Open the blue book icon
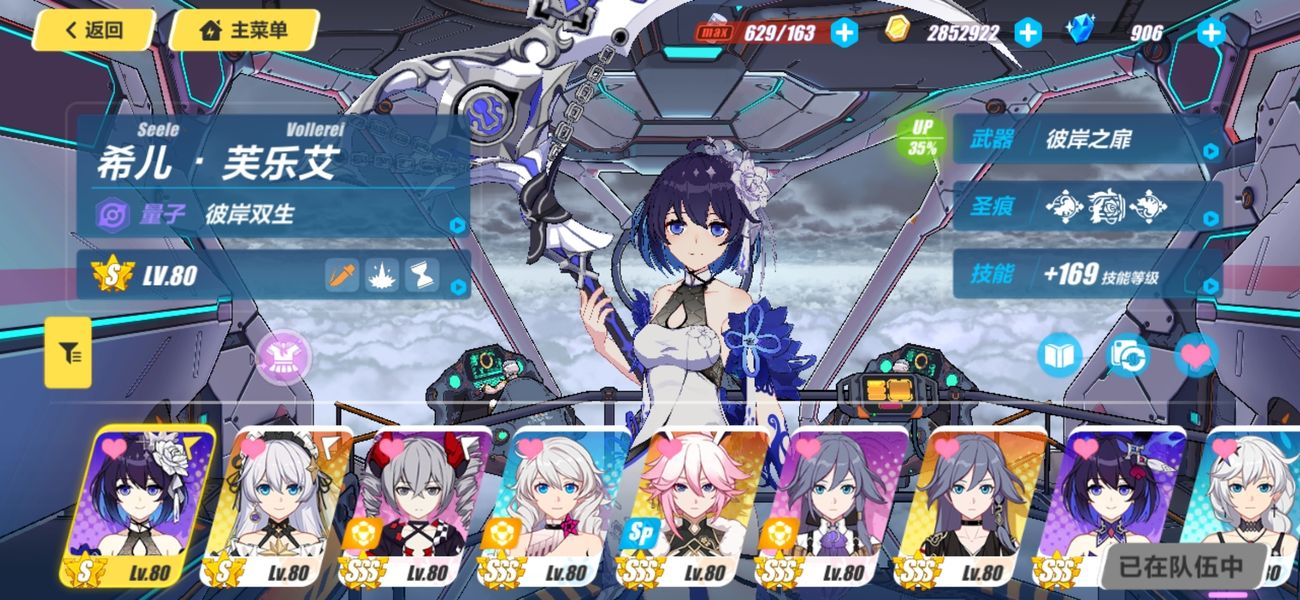 click(x=1060, y=355)
